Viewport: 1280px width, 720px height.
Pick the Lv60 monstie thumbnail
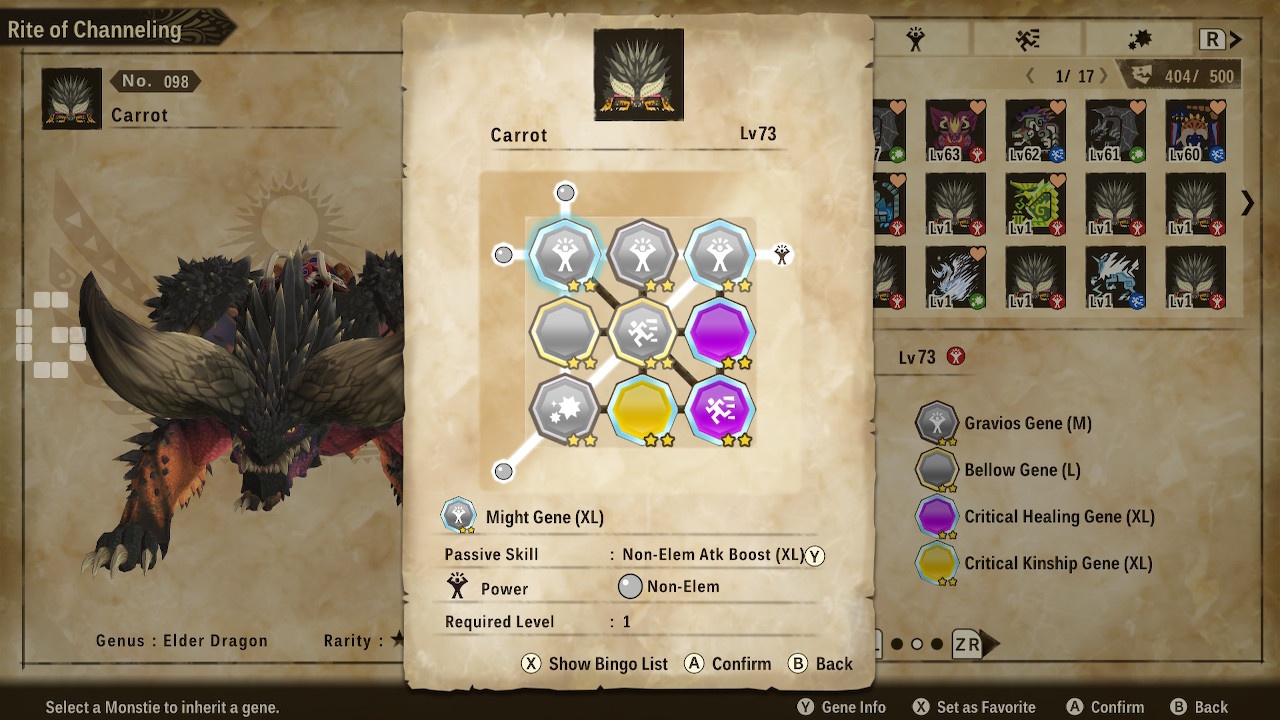coord(1195,131)
